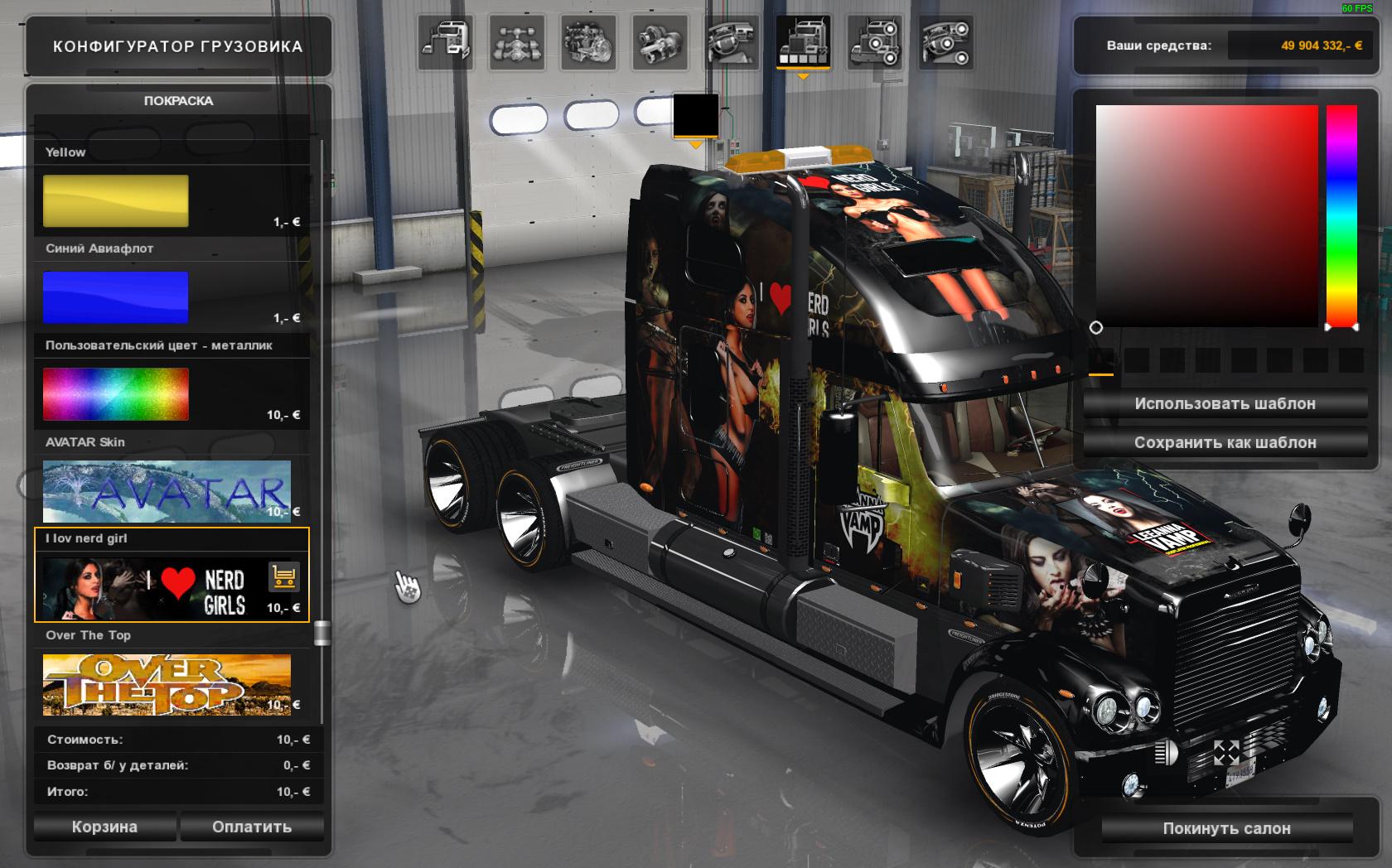
Task: Select the paint job category tab
Action: click(x=802, y=41)
